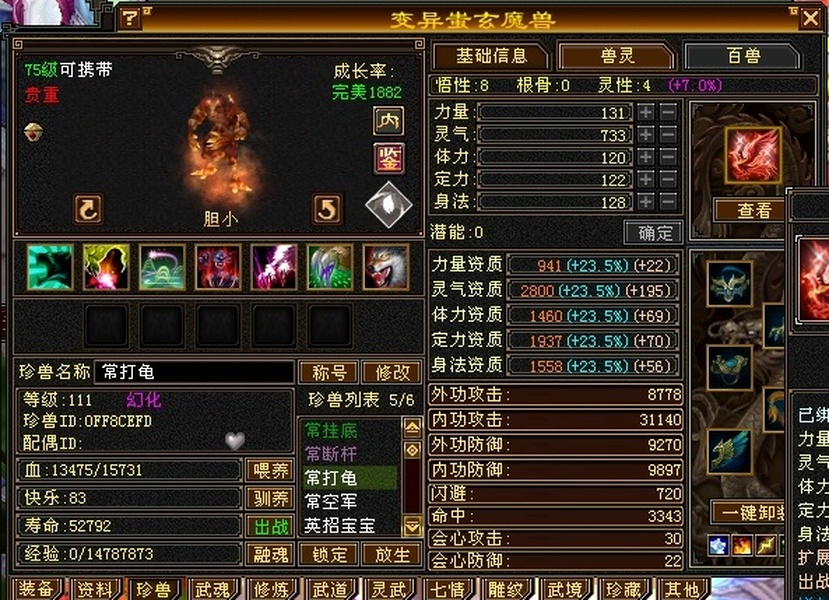Click the 查看 button under the phoenix icon

coord(754,210)
